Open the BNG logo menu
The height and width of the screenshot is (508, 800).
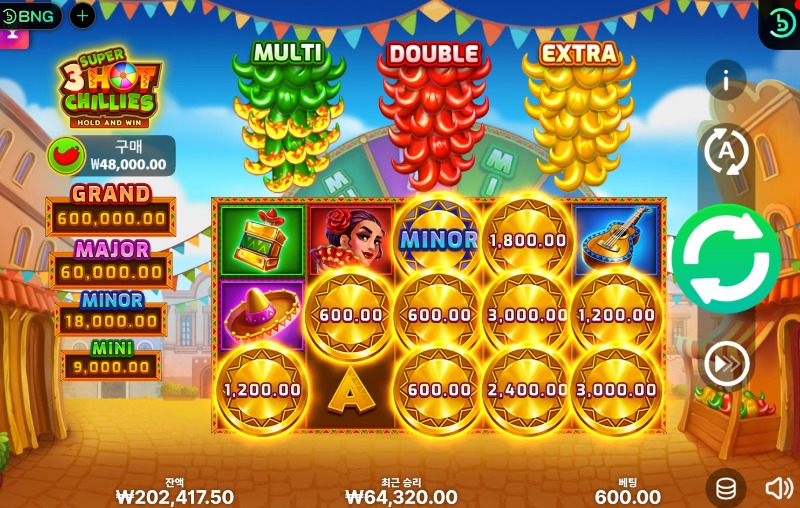tap(32, 15)
